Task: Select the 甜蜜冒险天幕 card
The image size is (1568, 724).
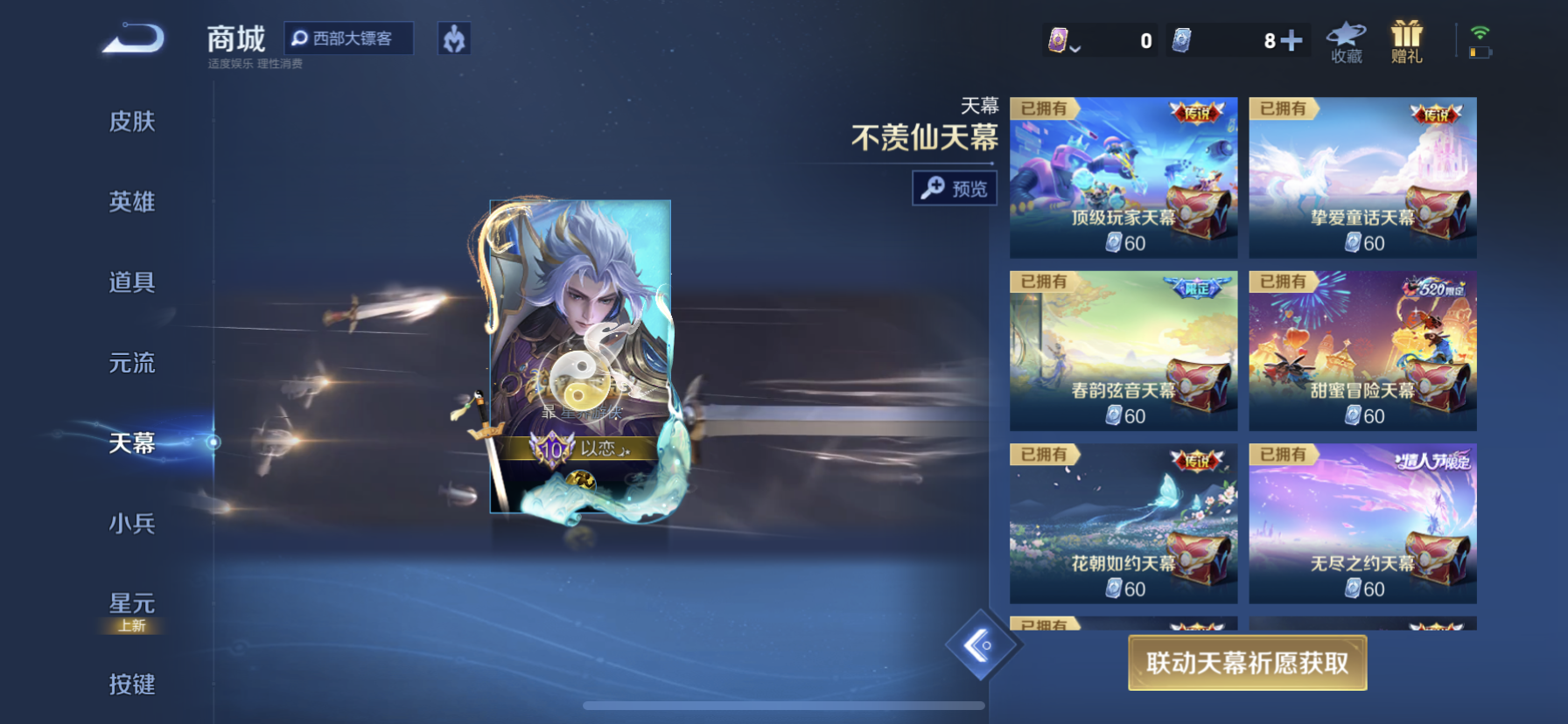Action: tap(1362, 351)
